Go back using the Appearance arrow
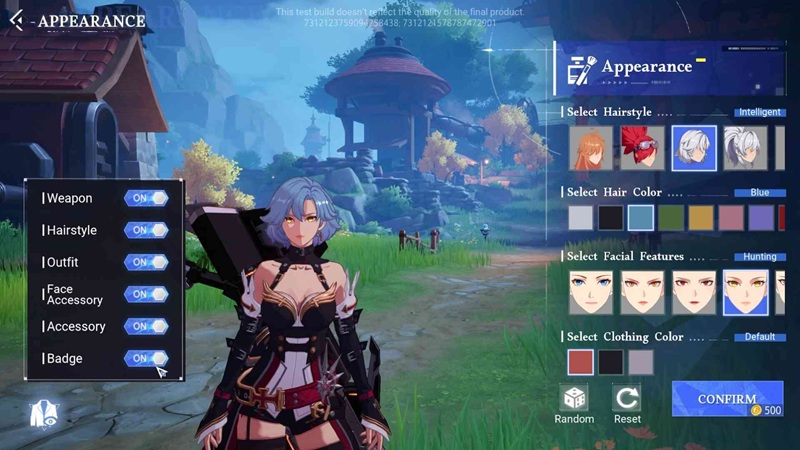 [x=16, y=20]
